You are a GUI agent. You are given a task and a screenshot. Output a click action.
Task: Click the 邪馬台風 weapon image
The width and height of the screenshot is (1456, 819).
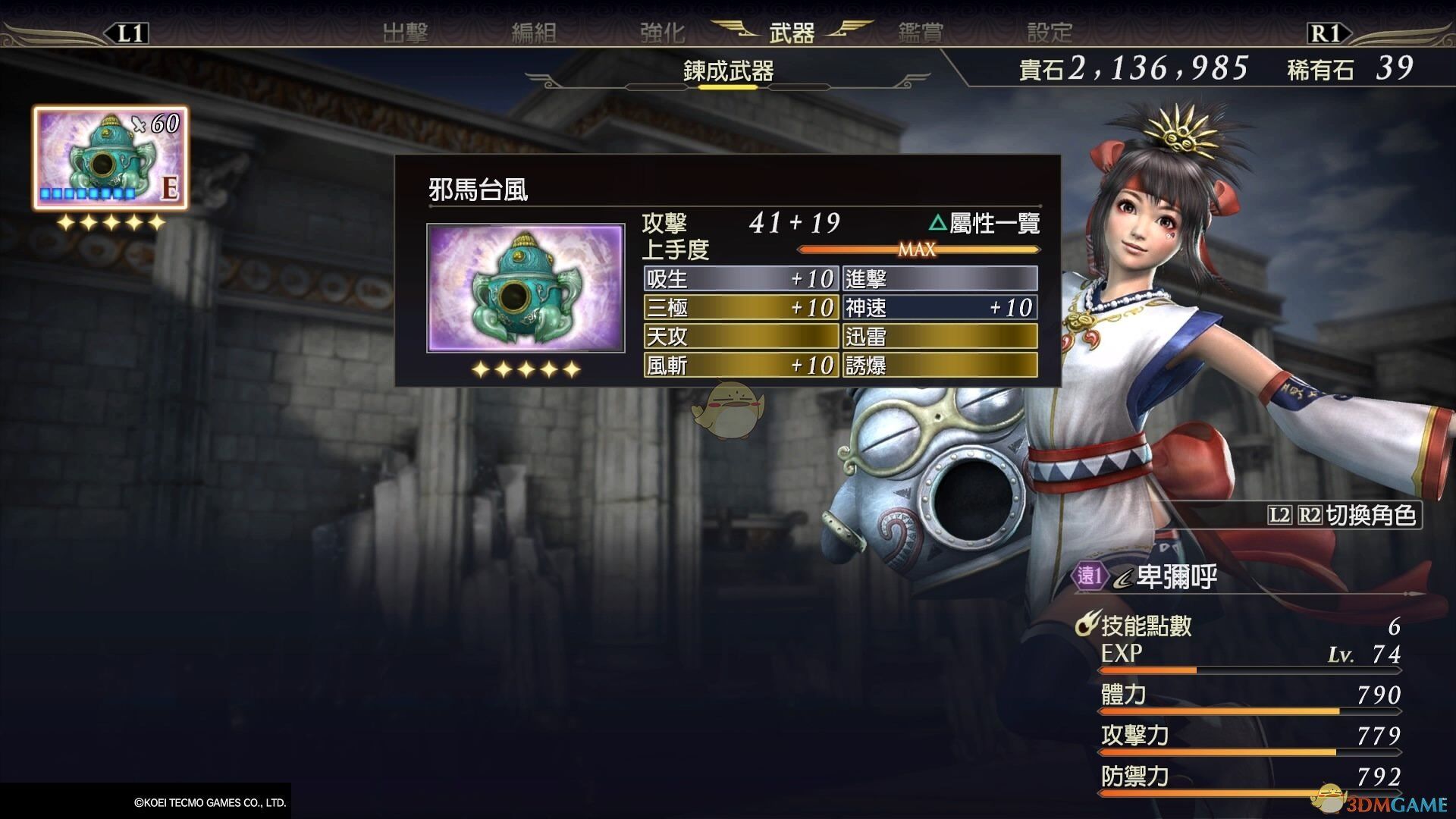click(x=526, y=288)
